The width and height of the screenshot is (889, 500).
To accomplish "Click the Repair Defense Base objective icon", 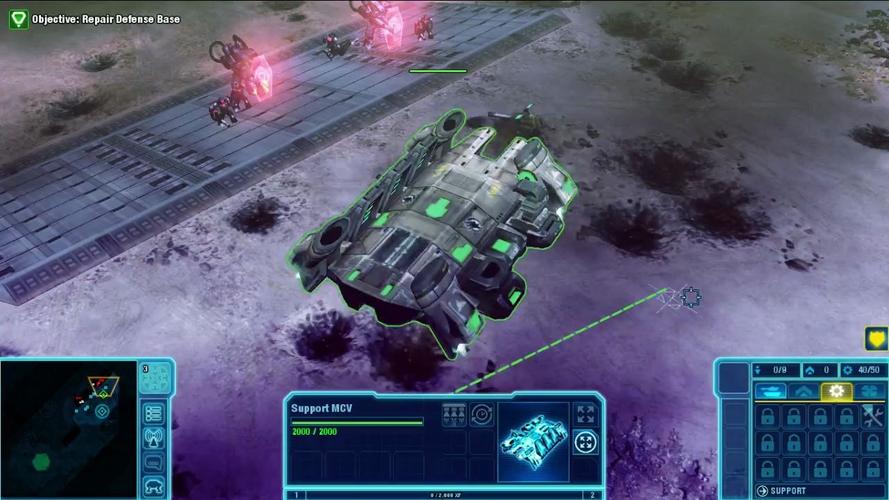I will pyautogui.click(x=18, y=18).
